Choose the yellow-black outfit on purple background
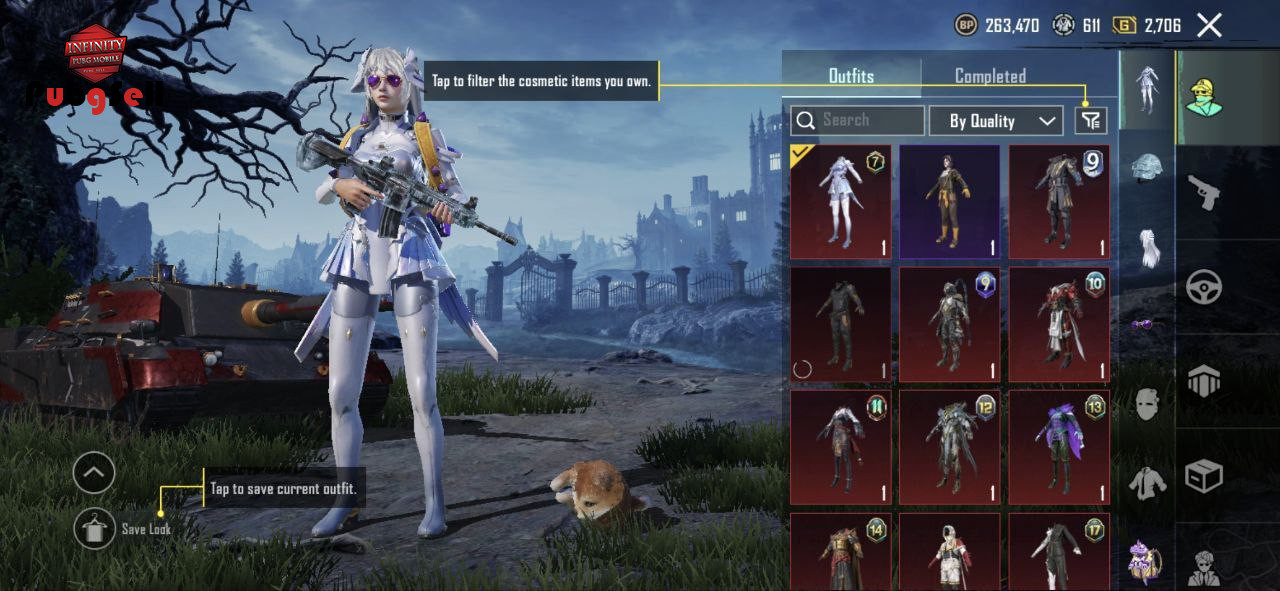 pyautogui.click(x=949, y=202)
